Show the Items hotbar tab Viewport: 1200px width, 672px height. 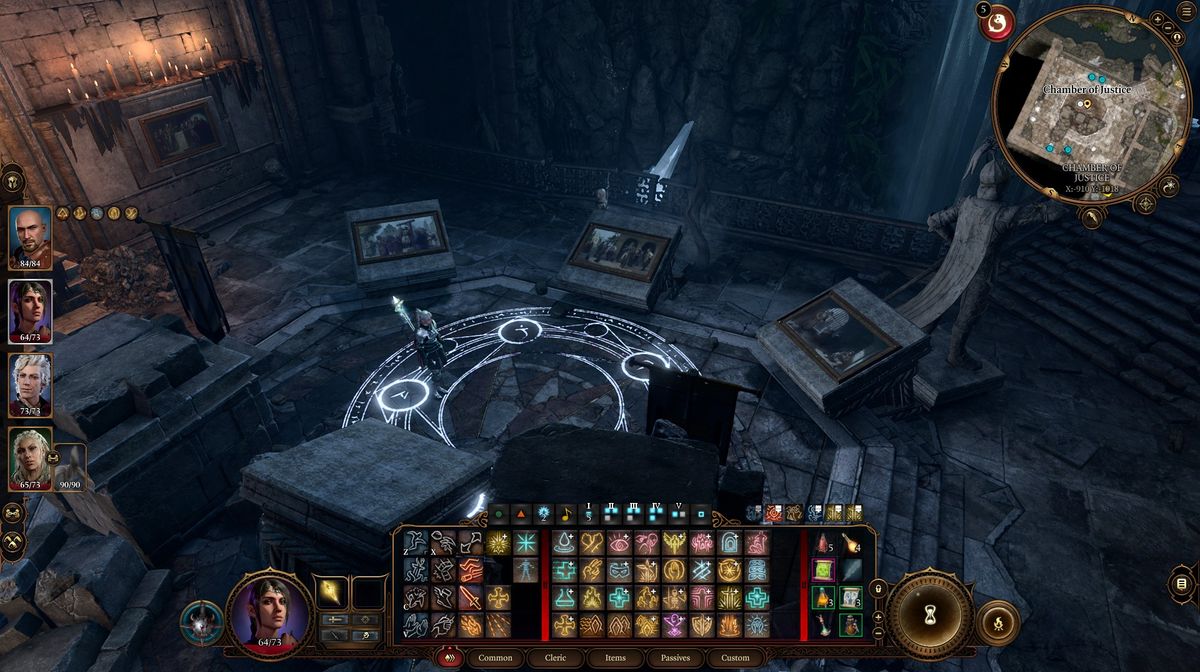click(616, 658)
